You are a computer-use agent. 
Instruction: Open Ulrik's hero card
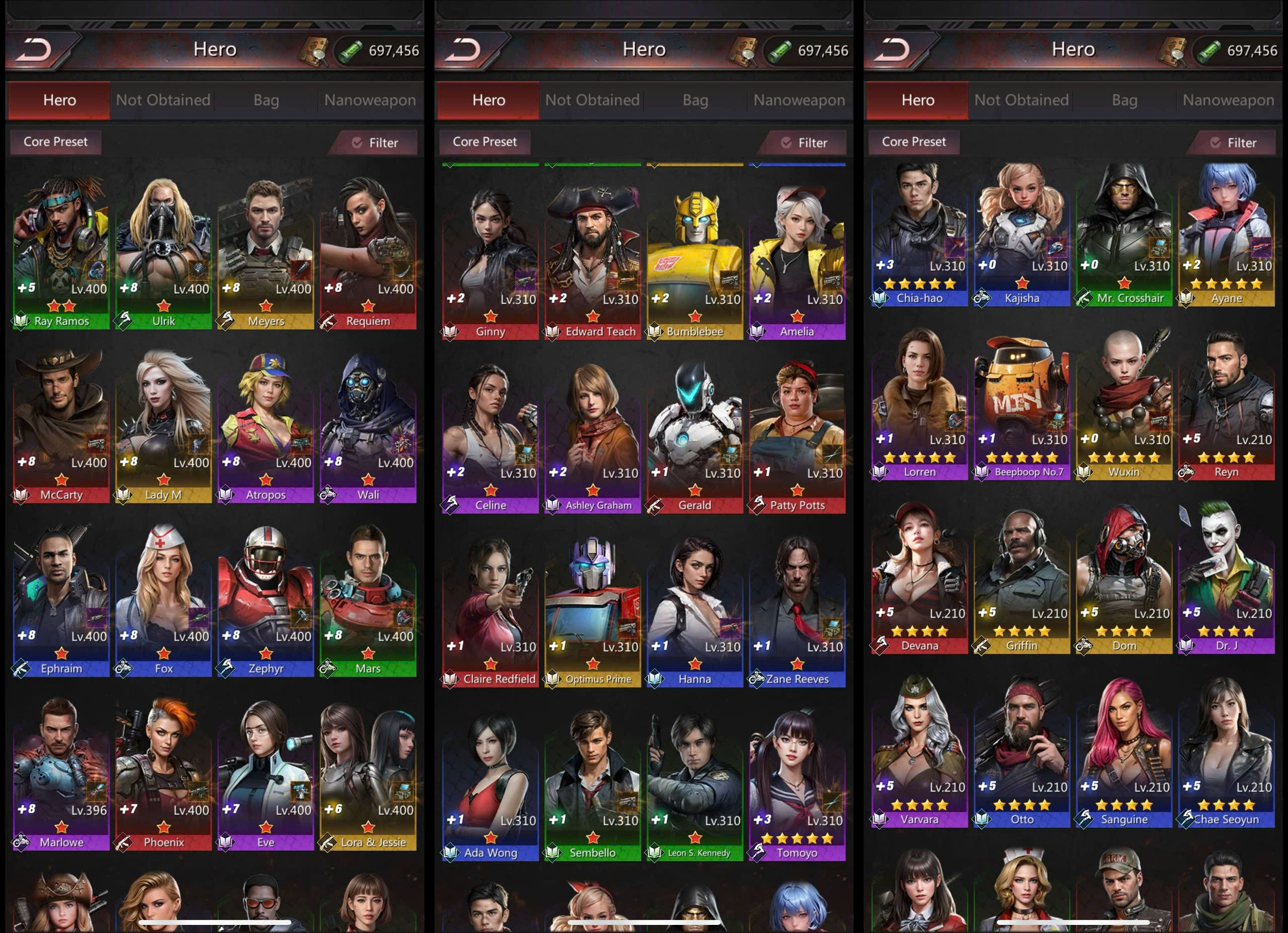coord(164,250)
